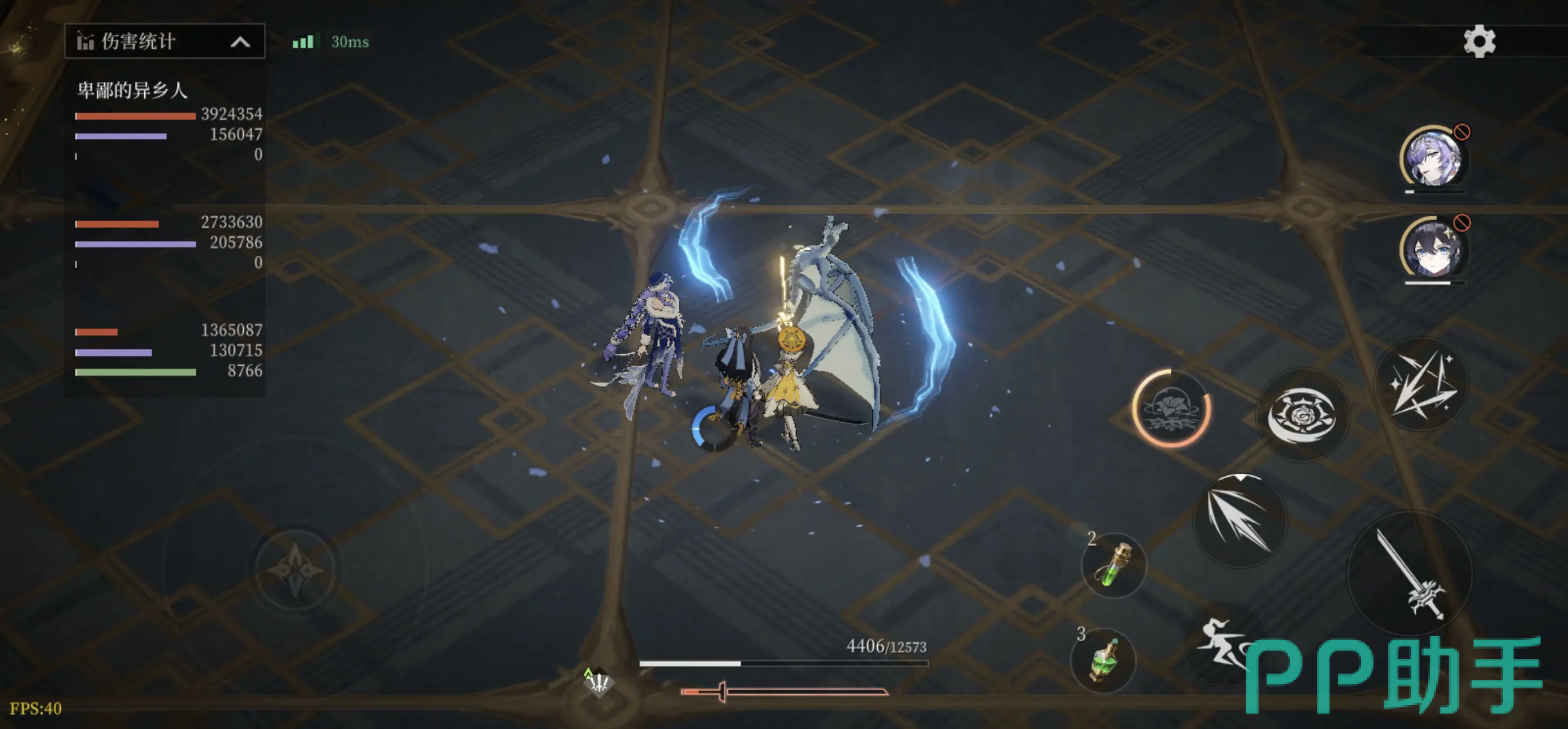1568x729 pixels.
Task: Collapse the 伤害统计 damage statistics panel
Action: [x=240, y=42]
